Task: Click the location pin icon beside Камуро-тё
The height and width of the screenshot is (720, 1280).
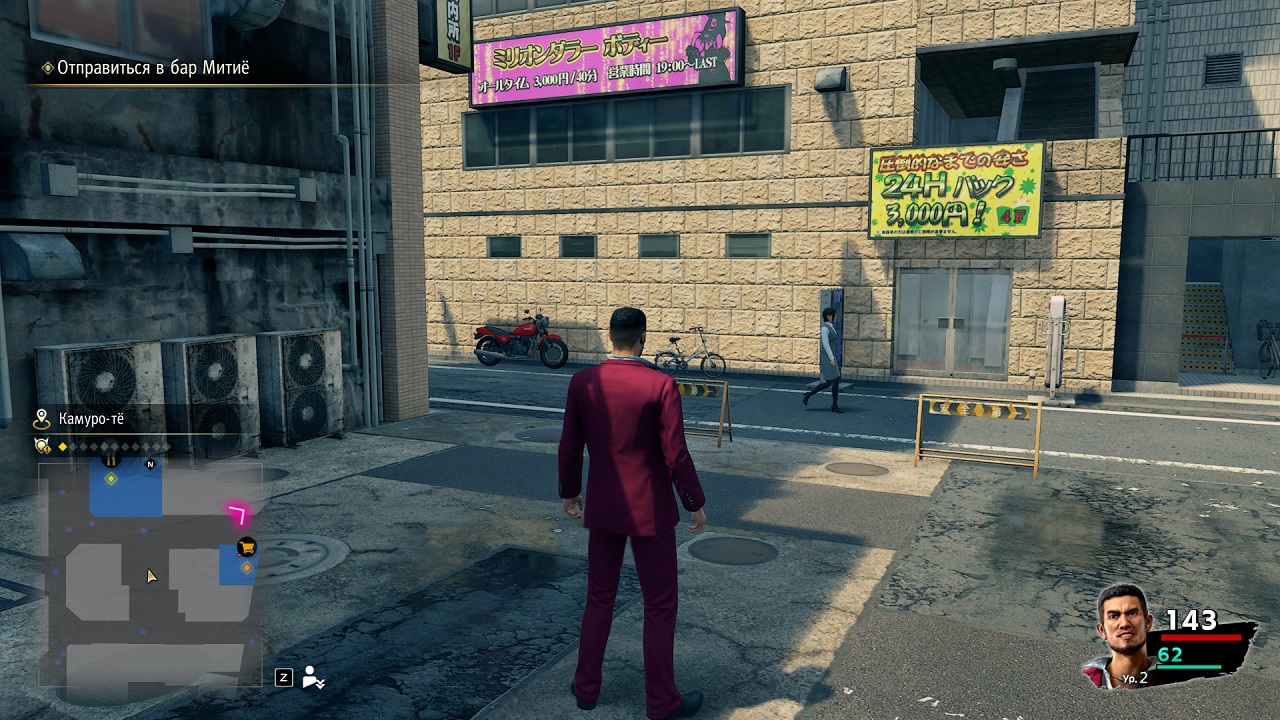Action: tap(42, 419)
